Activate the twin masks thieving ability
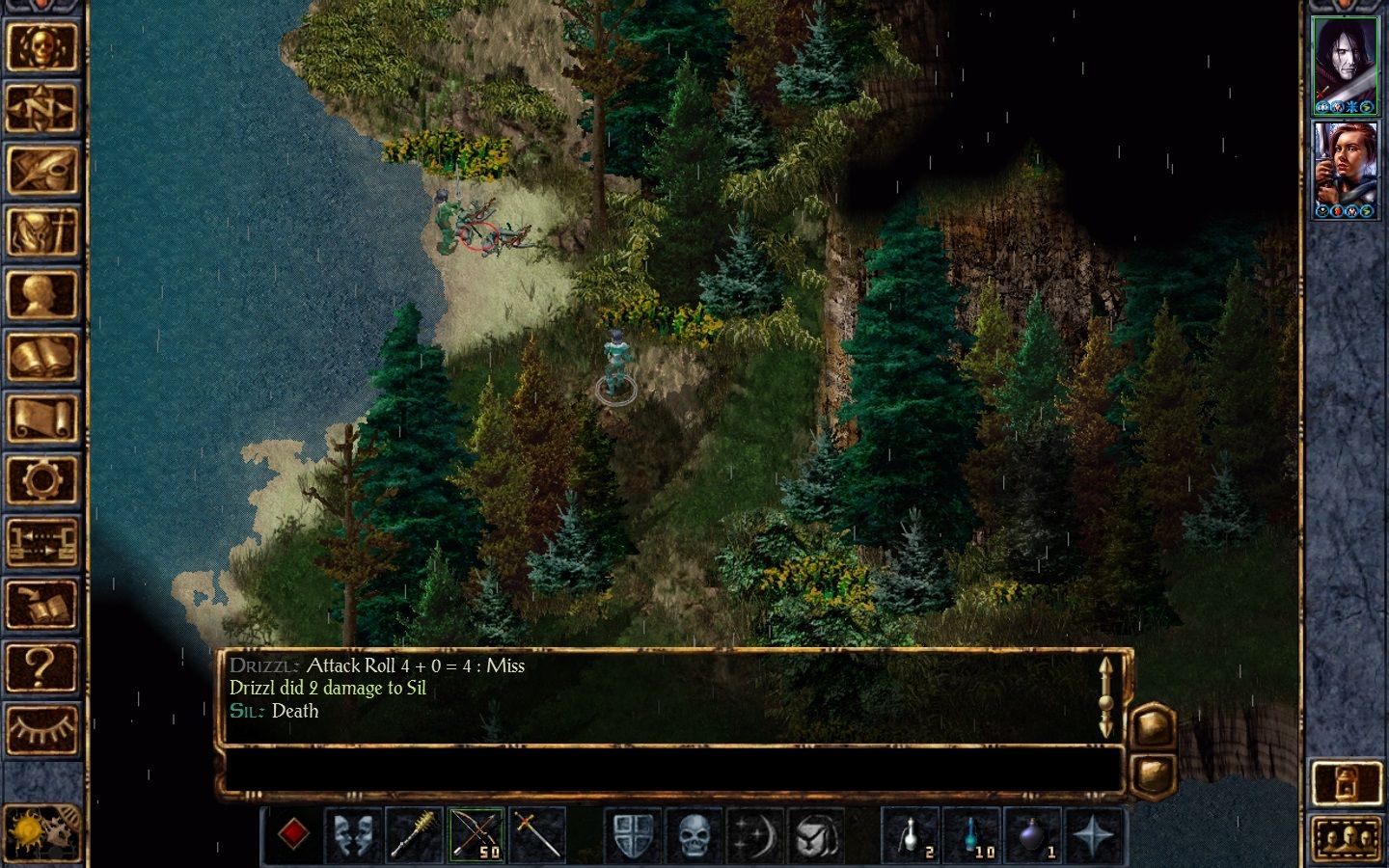This screenshot has height=868, width=1389. [x=354, y=834]
